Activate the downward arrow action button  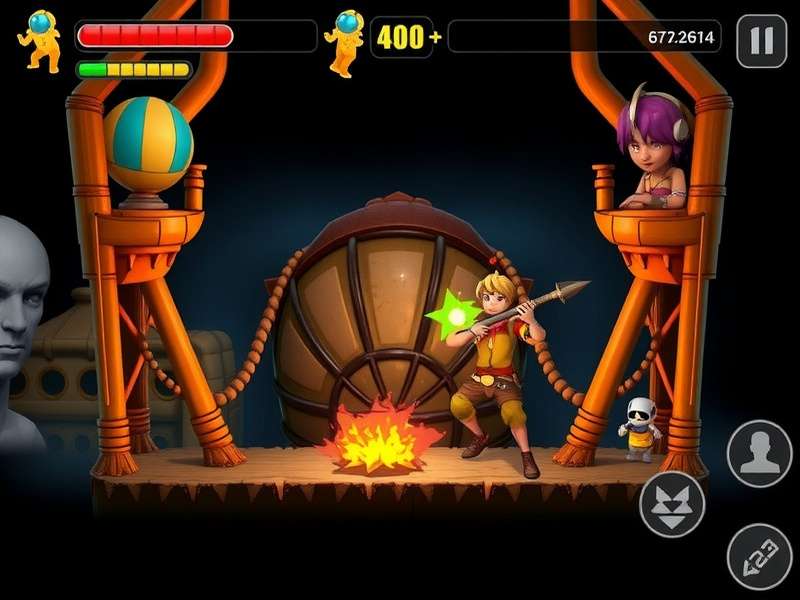pos(672,504)
